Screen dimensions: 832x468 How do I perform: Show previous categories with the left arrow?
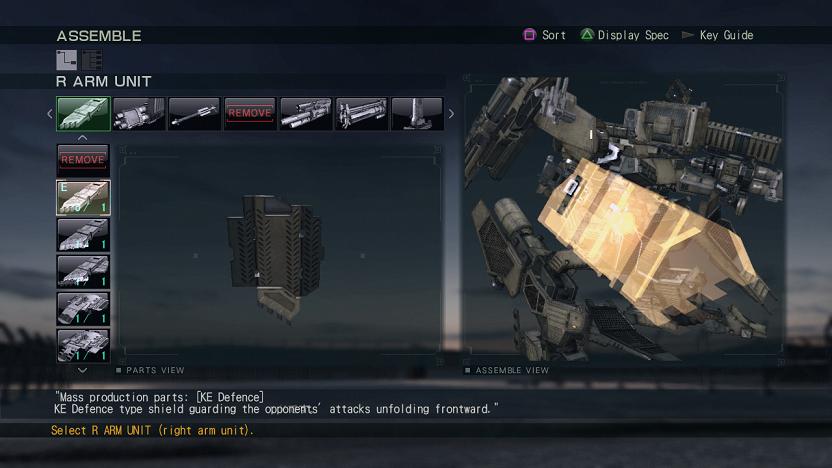pyautogui.click(x=50, y=114)
